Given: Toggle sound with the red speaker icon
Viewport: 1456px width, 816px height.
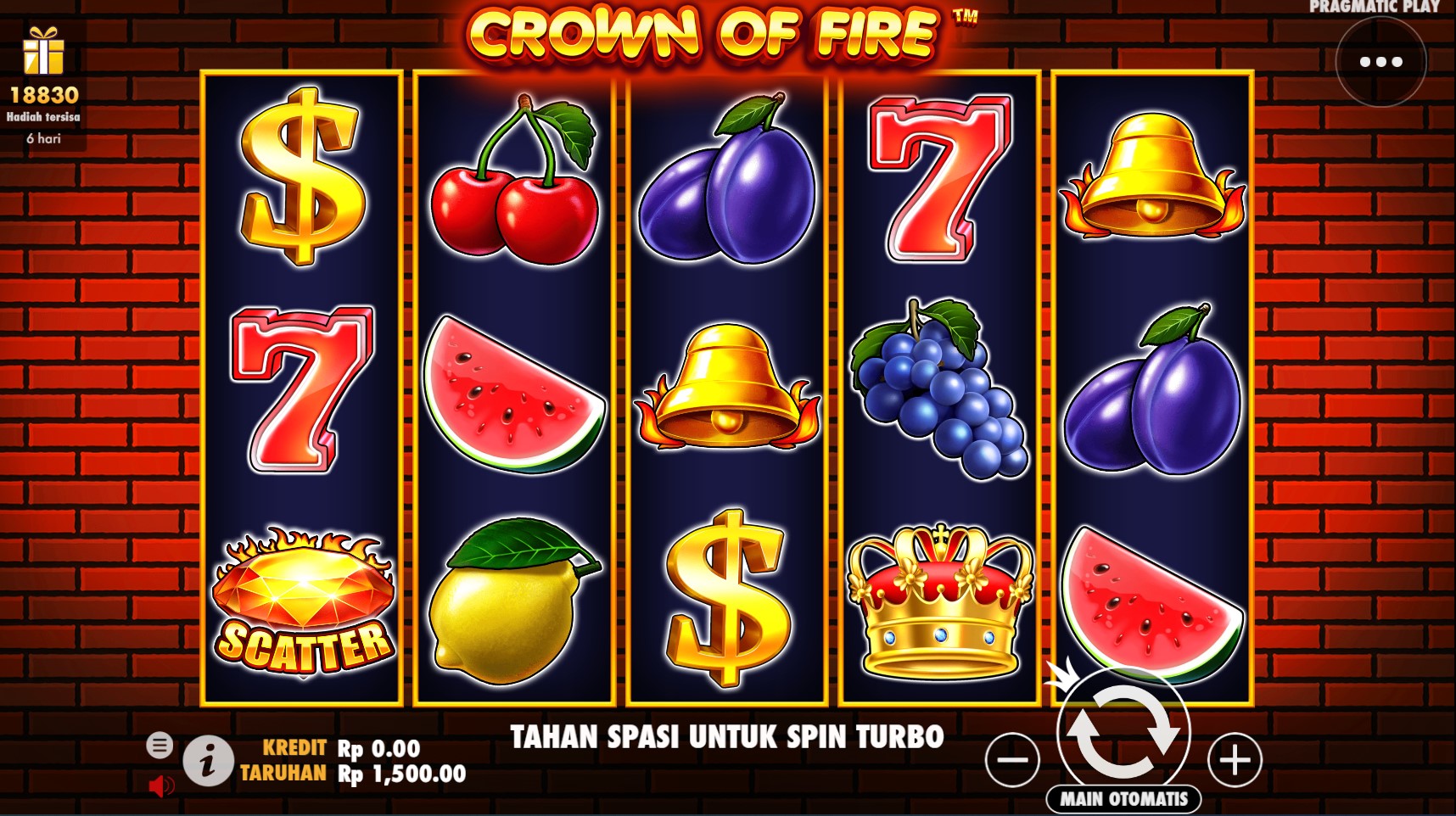Looking at the screenshot, I should 160,786.
